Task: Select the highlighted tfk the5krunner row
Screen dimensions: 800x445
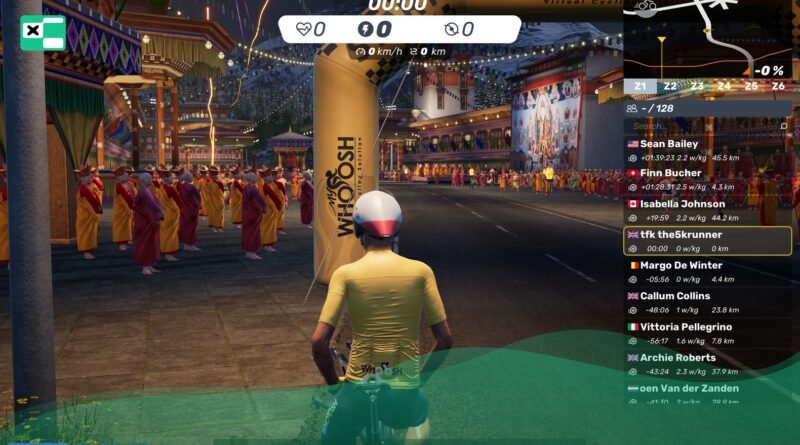Action: [707, 241]
